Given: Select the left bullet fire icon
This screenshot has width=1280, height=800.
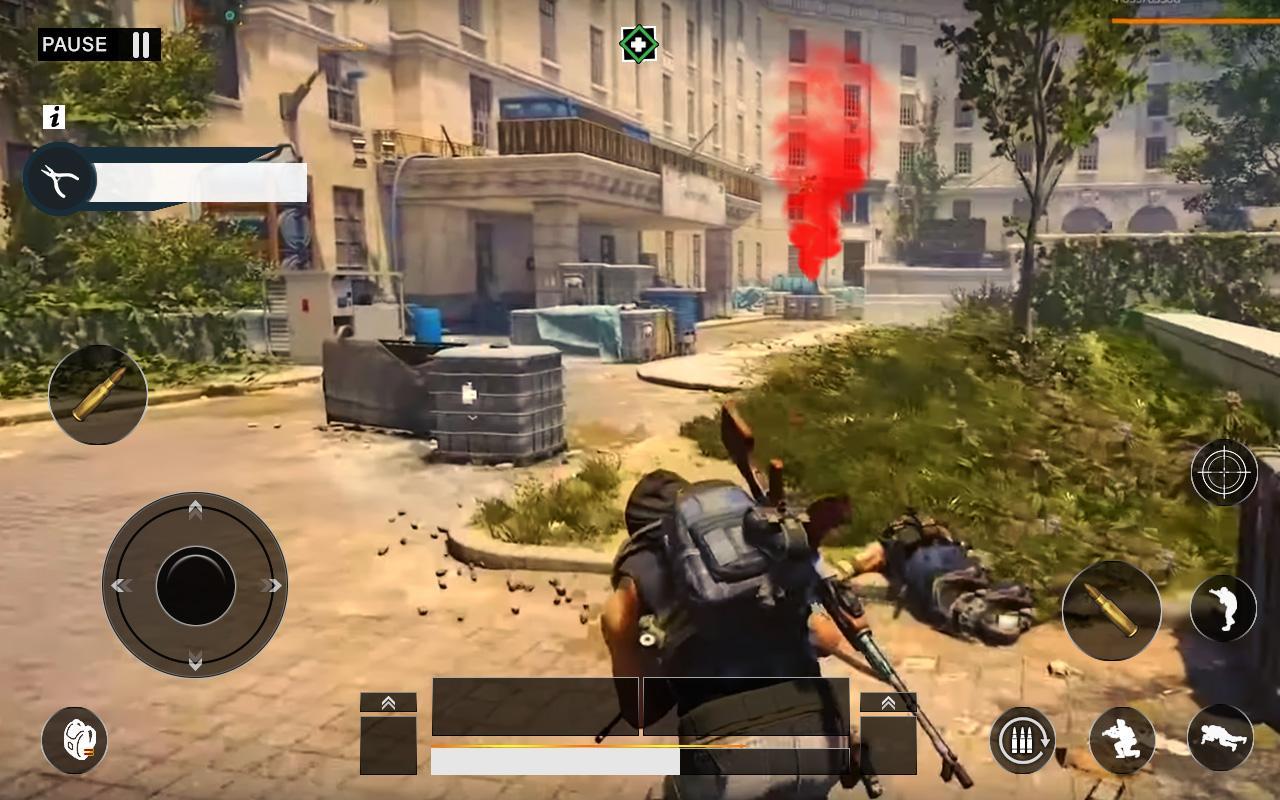Looking at the screenshot, I should pos(97,394).
